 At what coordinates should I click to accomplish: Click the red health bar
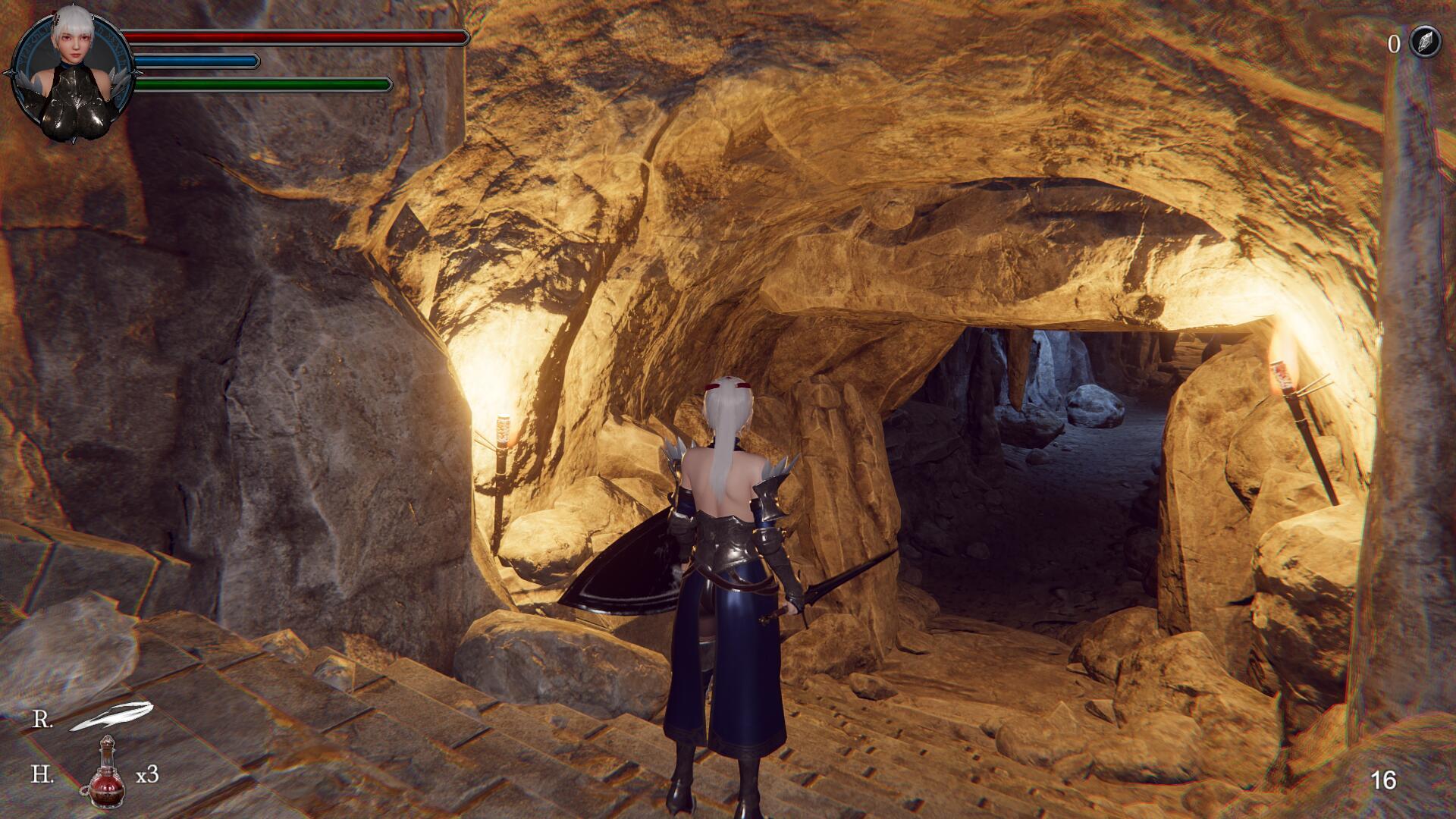pyautogui.click(x=296, y=36)
